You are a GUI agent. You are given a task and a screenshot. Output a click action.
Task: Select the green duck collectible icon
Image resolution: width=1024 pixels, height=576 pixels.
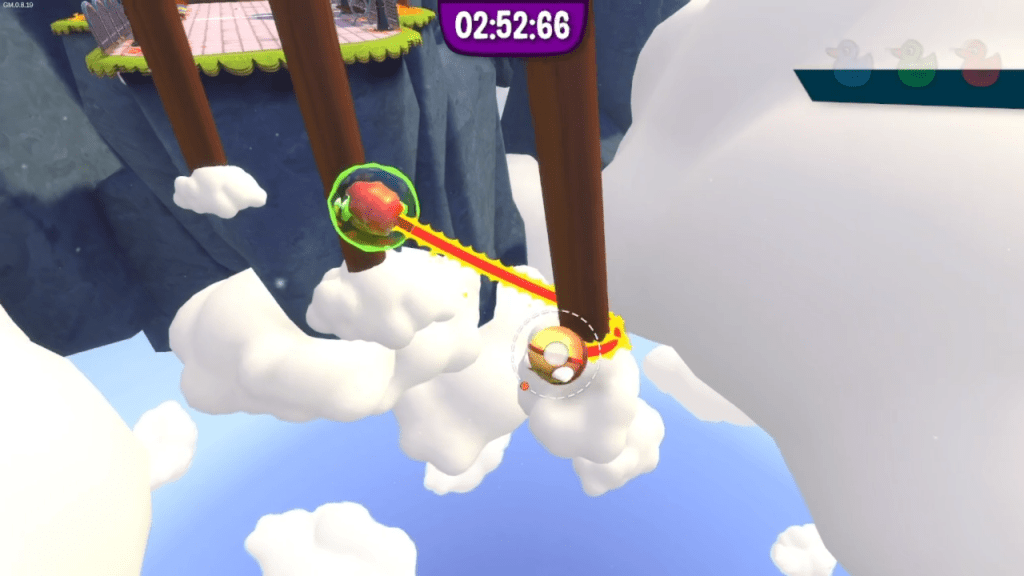[x=914, y=63]
